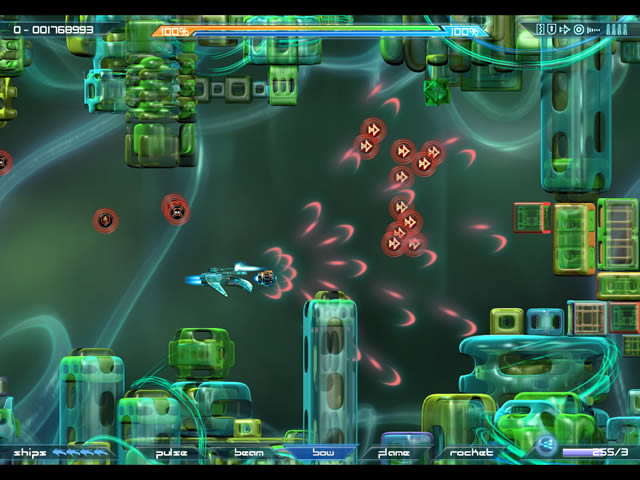Image resolution: width=640 pixels, height=480 pixels.
Task: Equip the rocket weapon
Action: point(471,453)
